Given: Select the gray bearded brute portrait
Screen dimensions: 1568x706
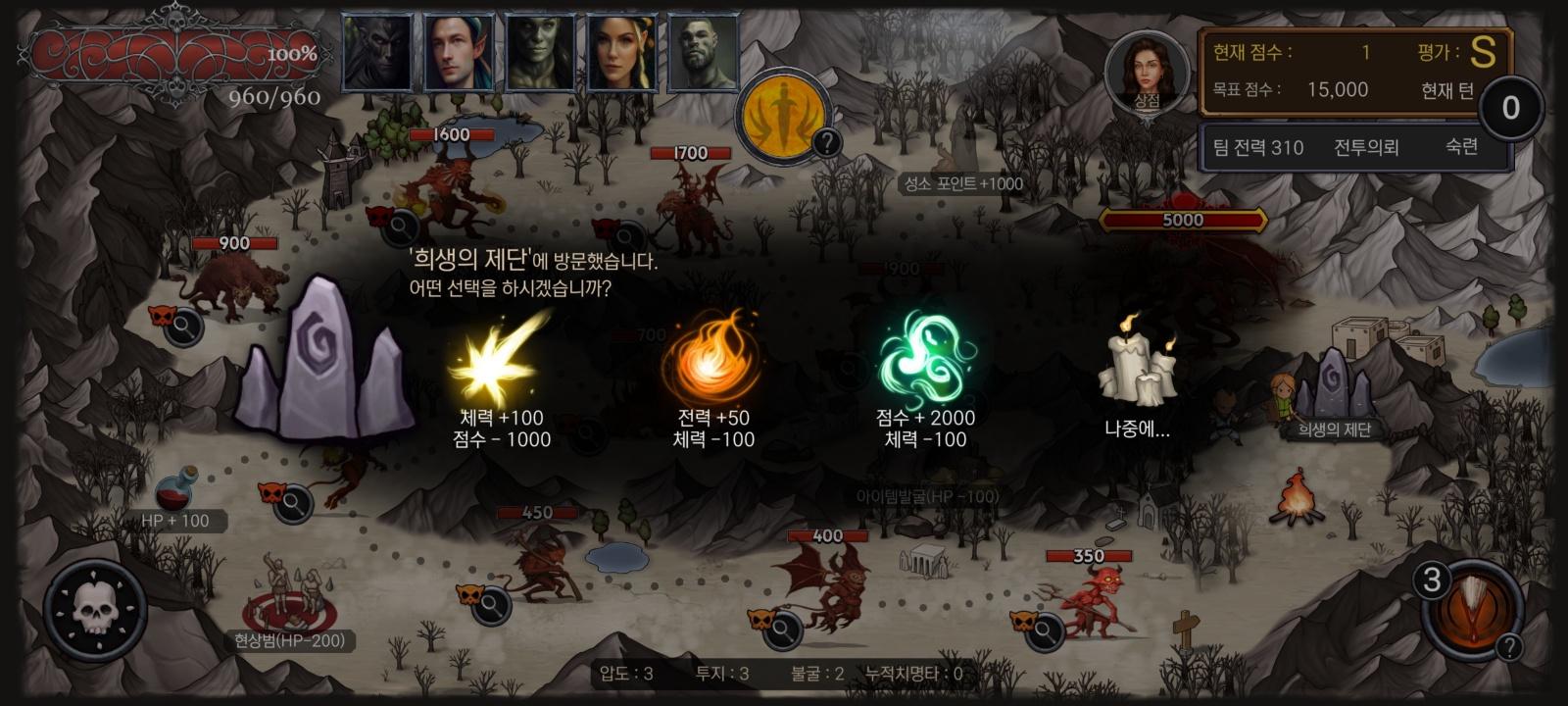Looking at the screenshot, I should pos(702,52).
